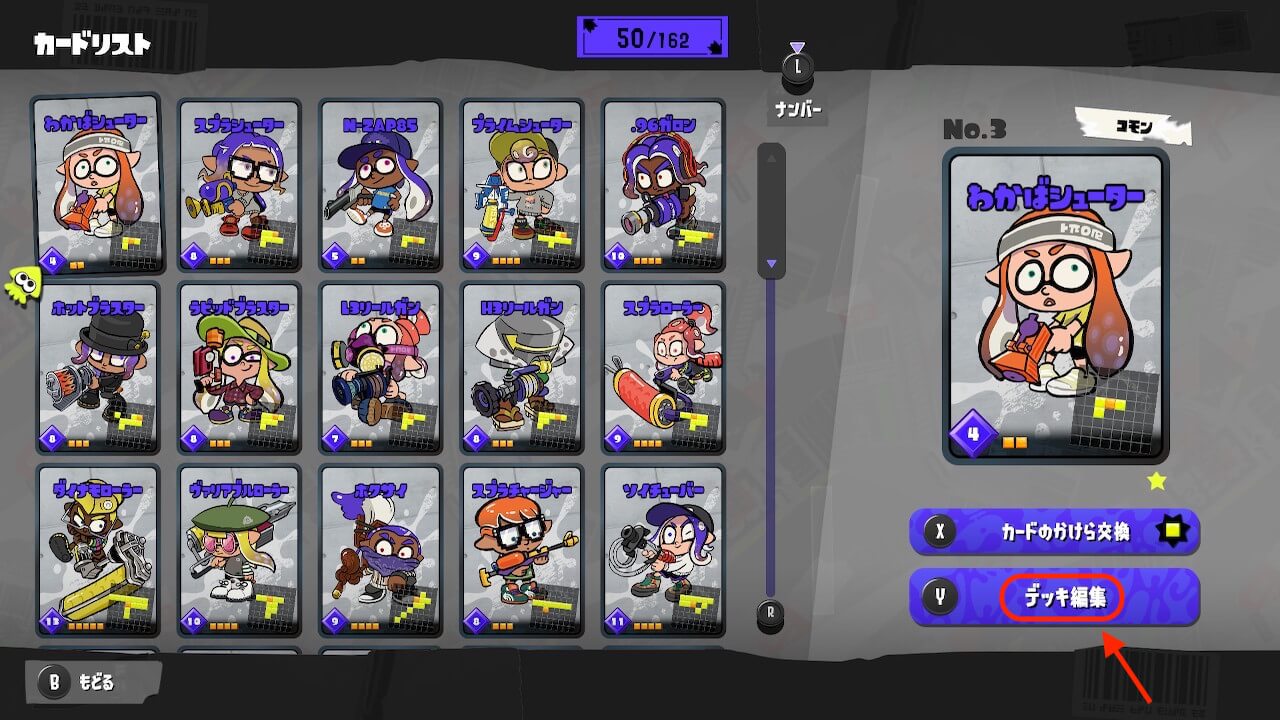The height and width of the screenshot is (720, 1280).
Task: Pick the スプラローラー card
Action: point(663,368)
